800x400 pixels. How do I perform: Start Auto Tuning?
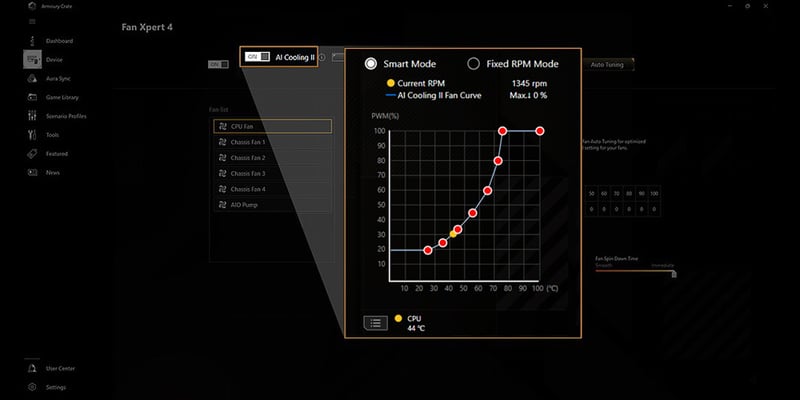click(x=607, y=64)
